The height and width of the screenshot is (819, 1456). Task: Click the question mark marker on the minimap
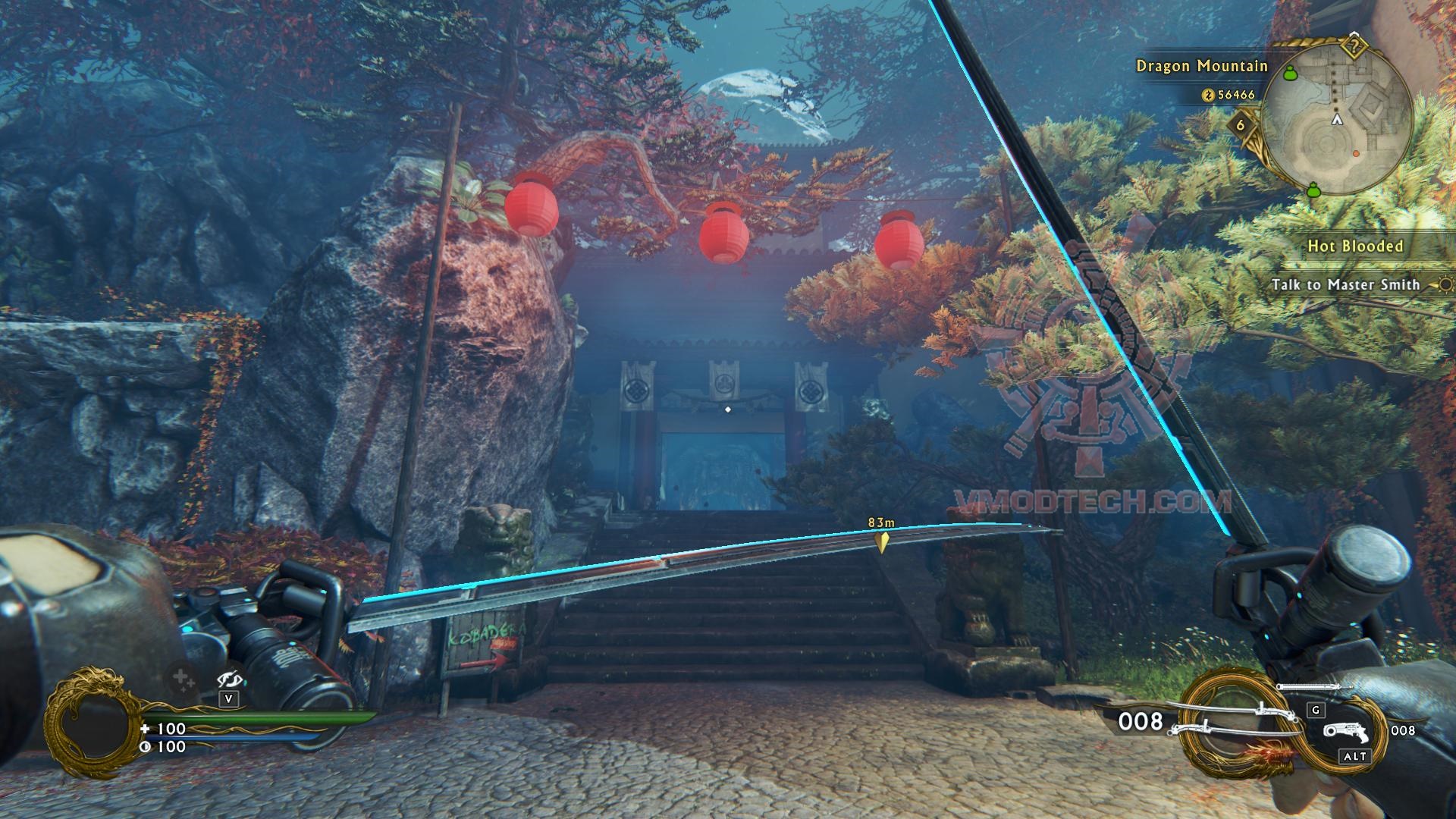click(x=1354, y=47)
